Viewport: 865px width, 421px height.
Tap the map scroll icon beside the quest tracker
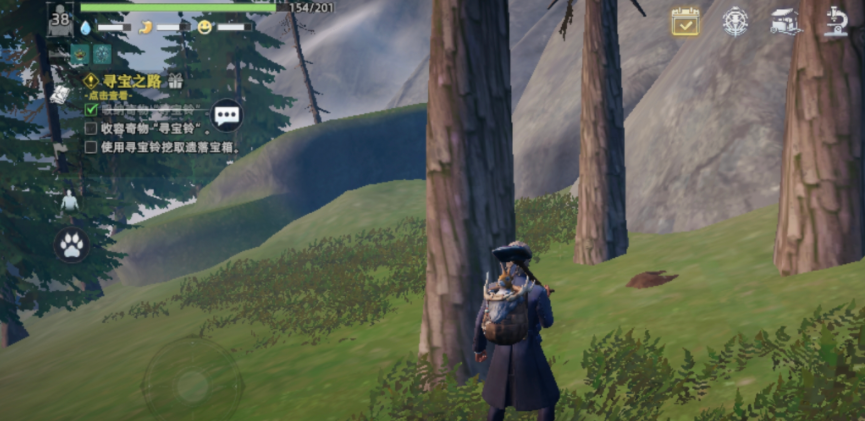click(58, 95)
